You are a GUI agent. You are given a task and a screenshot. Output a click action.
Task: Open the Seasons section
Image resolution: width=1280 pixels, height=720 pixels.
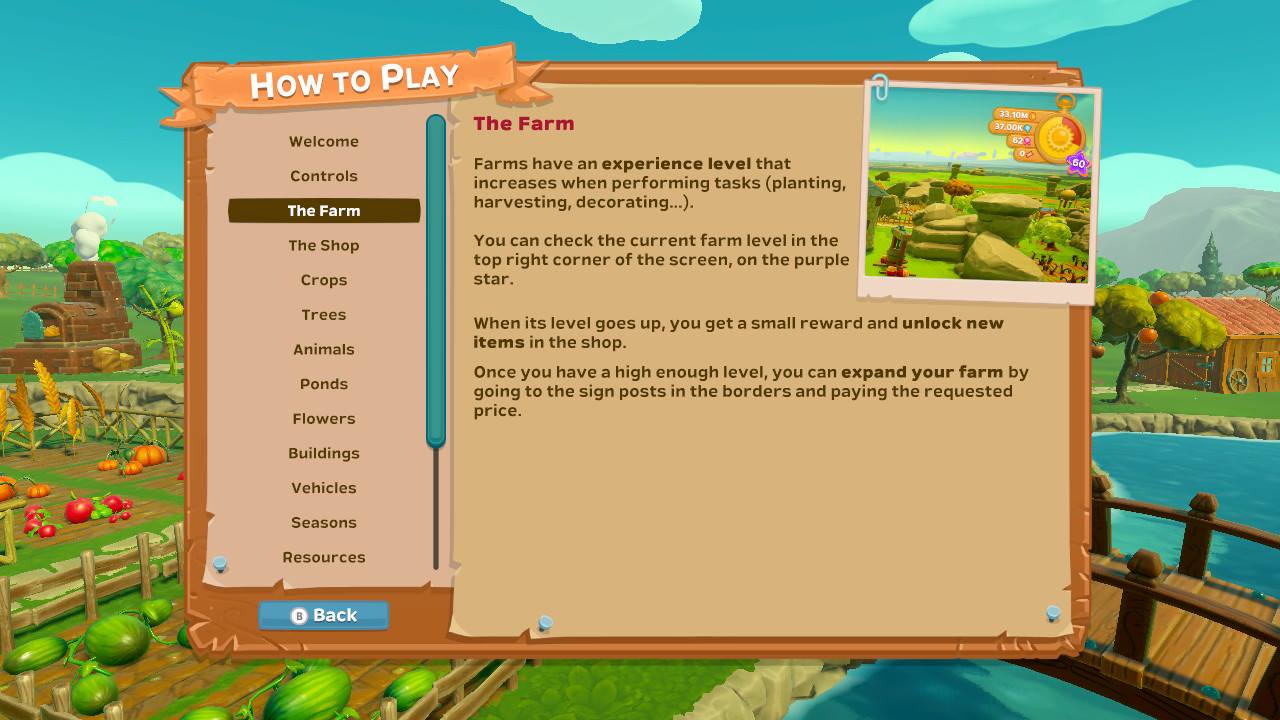pos(324,522)
